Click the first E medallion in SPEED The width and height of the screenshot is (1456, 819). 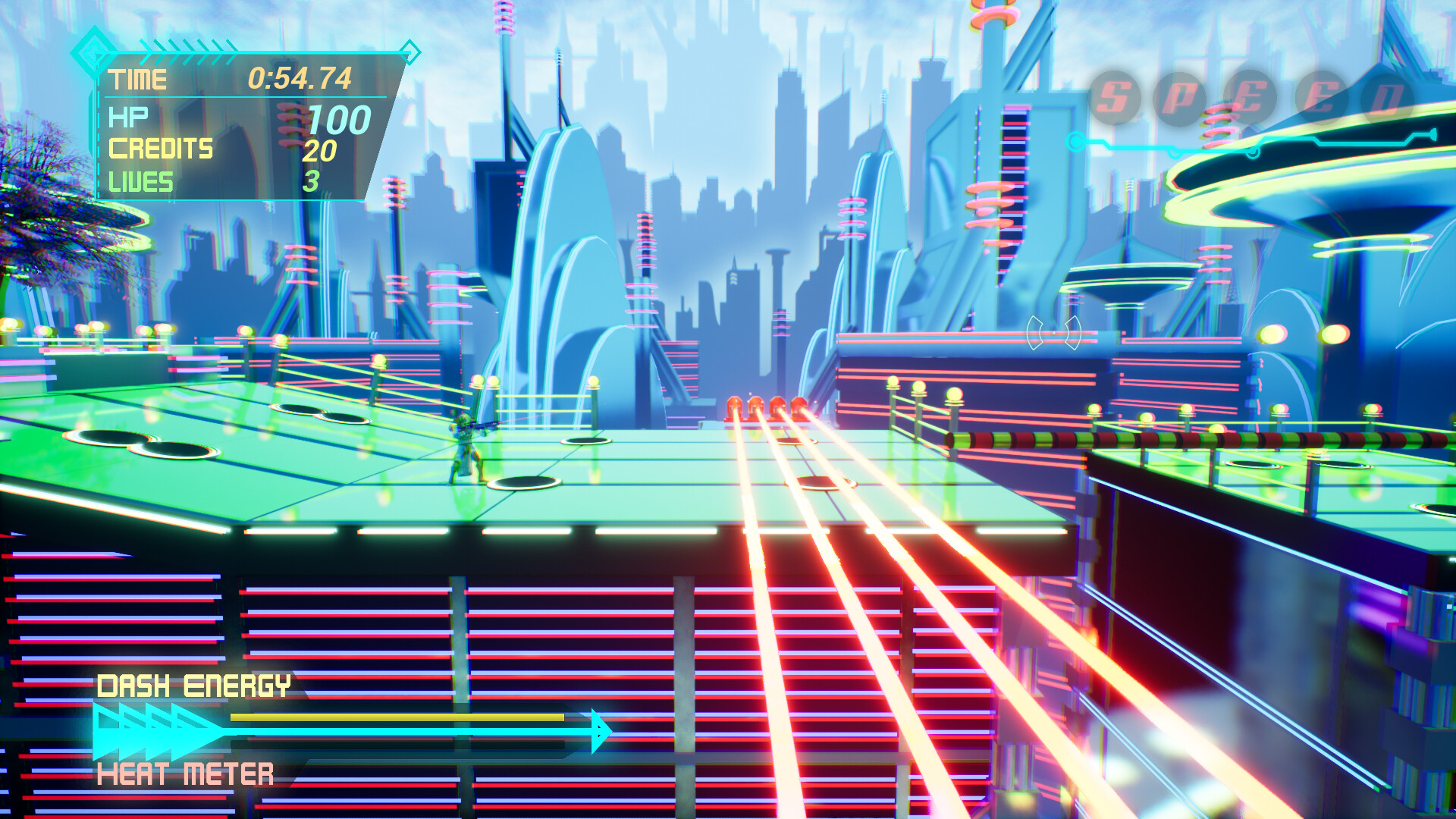1248,95
